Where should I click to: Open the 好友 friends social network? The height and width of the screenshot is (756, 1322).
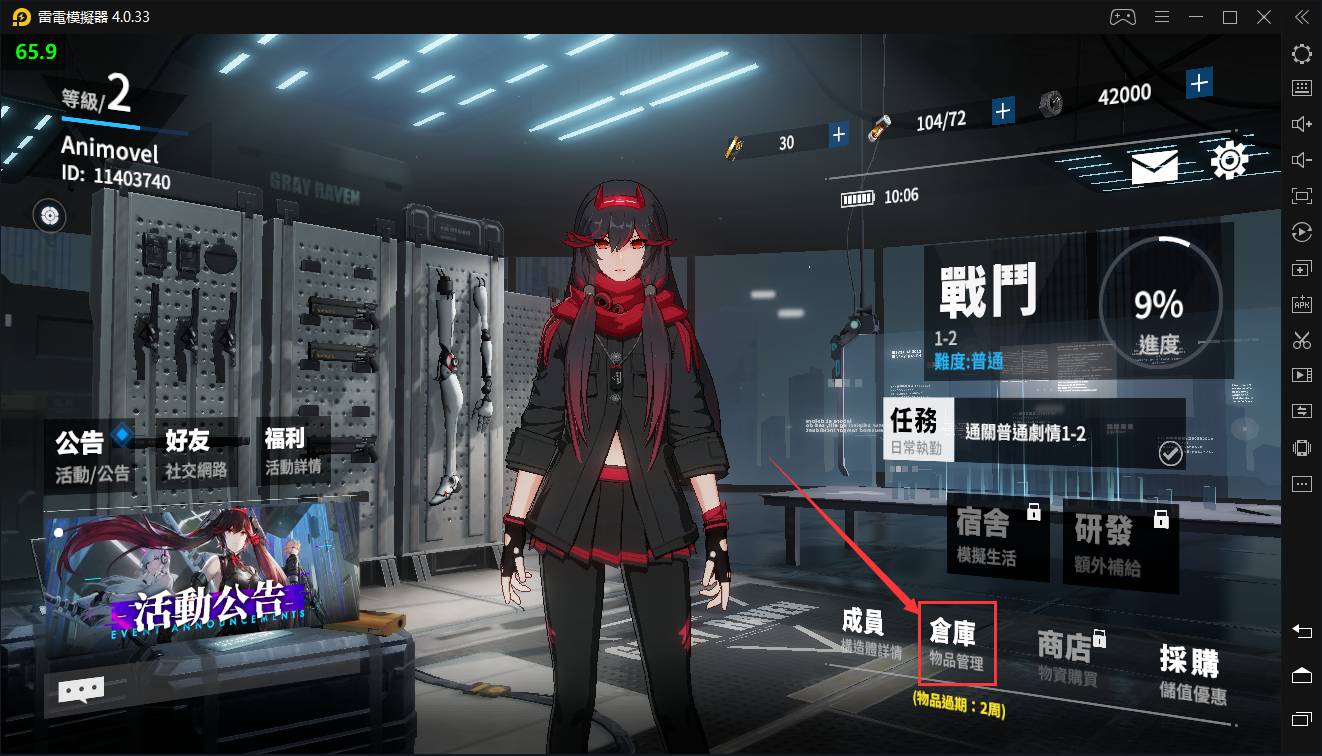point(196,454)
